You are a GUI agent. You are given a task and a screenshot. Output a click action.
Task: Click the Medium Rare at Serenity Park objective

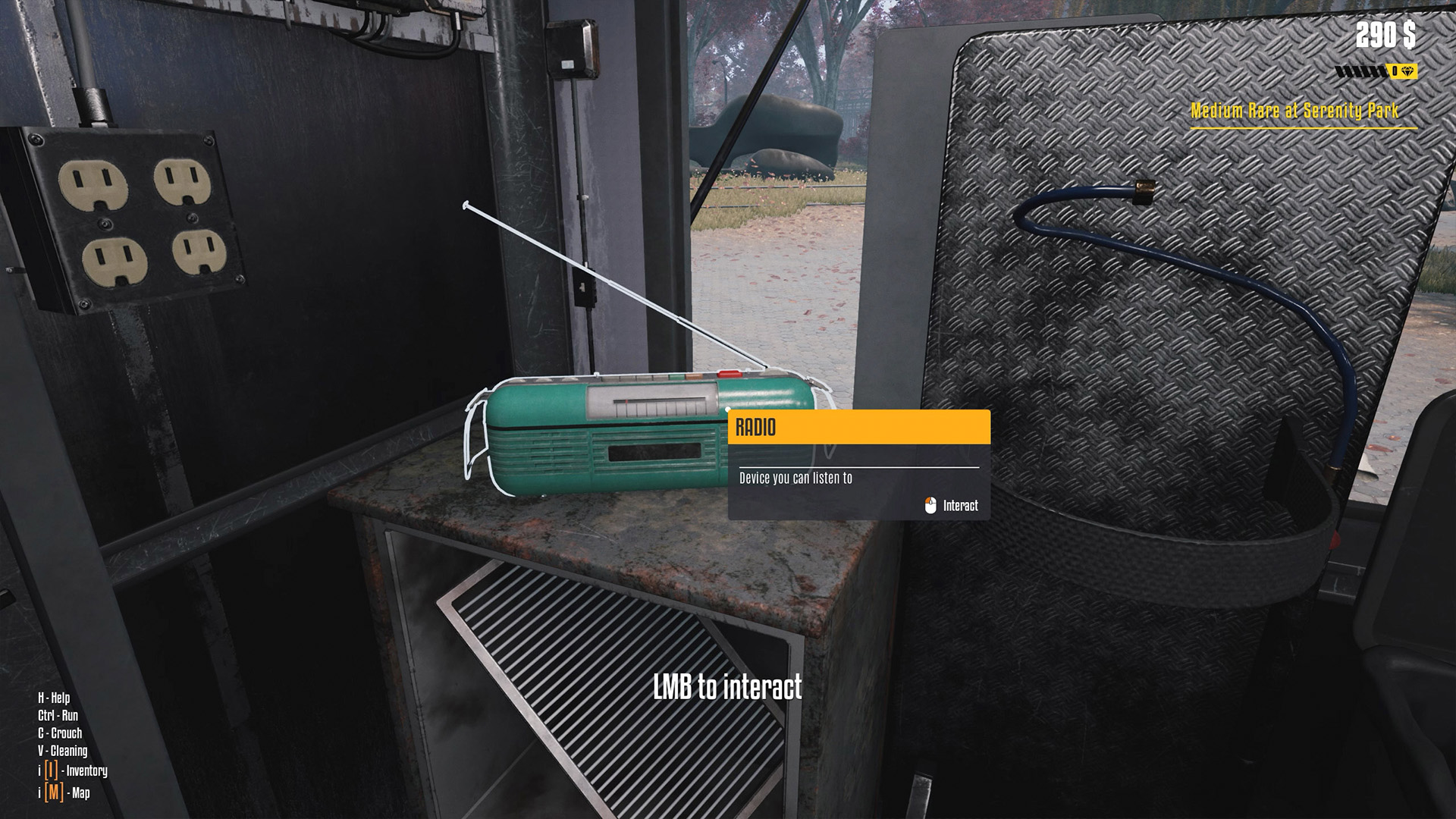1294,110
